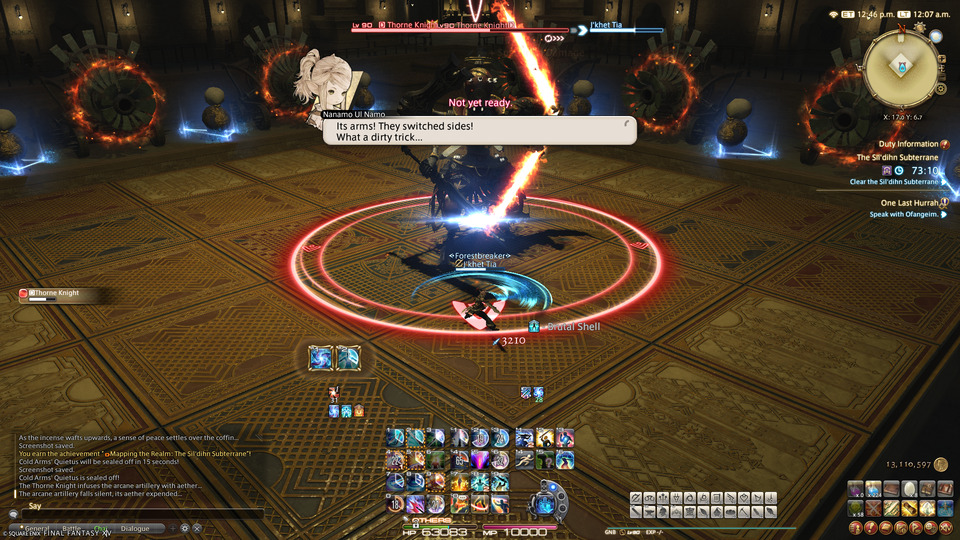Switch to the Battle chat tab
Viewport: 960px width, 540px height.
(72, 528)
